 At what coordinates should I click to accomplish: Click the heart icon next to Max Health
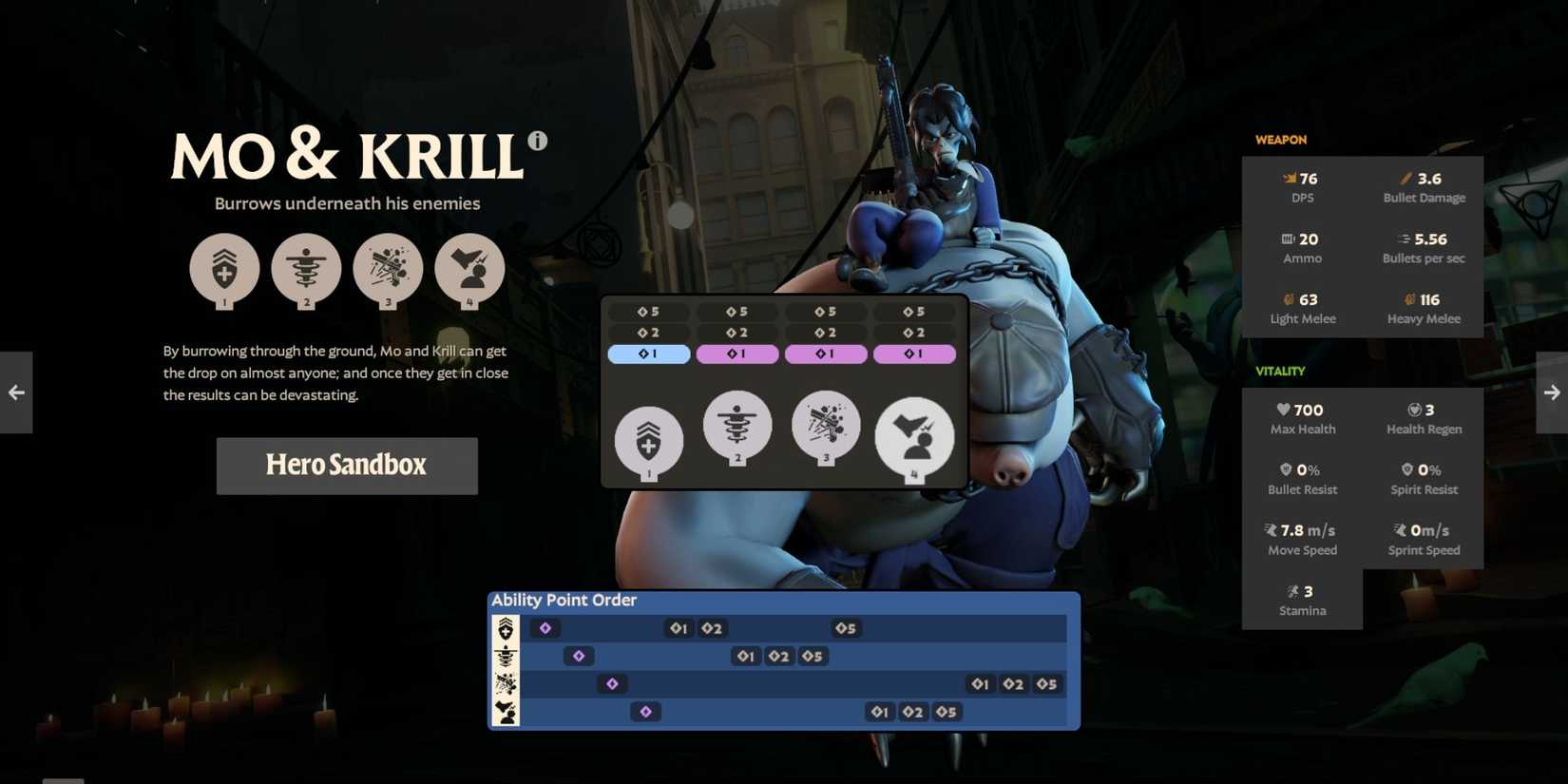1282,410
